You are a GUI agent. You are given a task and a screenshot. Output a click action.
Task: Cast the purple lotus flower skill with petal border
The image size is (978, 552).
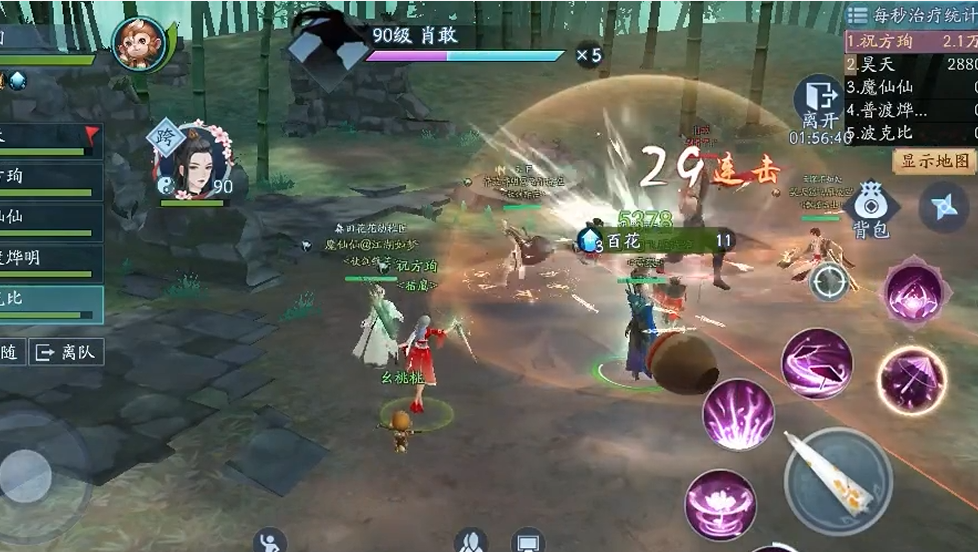pos(914,292)
